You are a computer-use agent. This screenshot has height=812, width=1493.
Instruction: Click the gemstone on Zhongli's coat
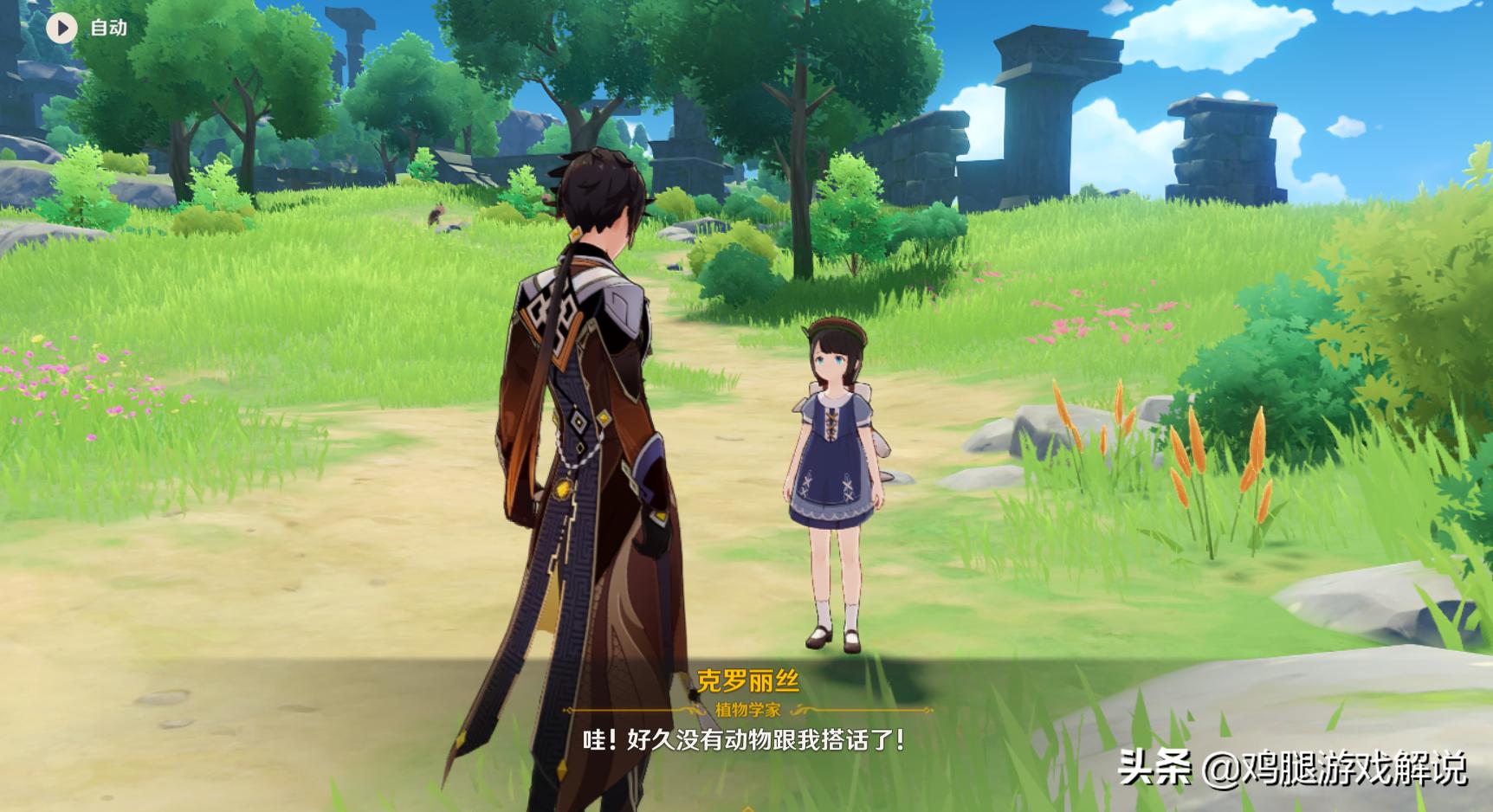(563, 488)
